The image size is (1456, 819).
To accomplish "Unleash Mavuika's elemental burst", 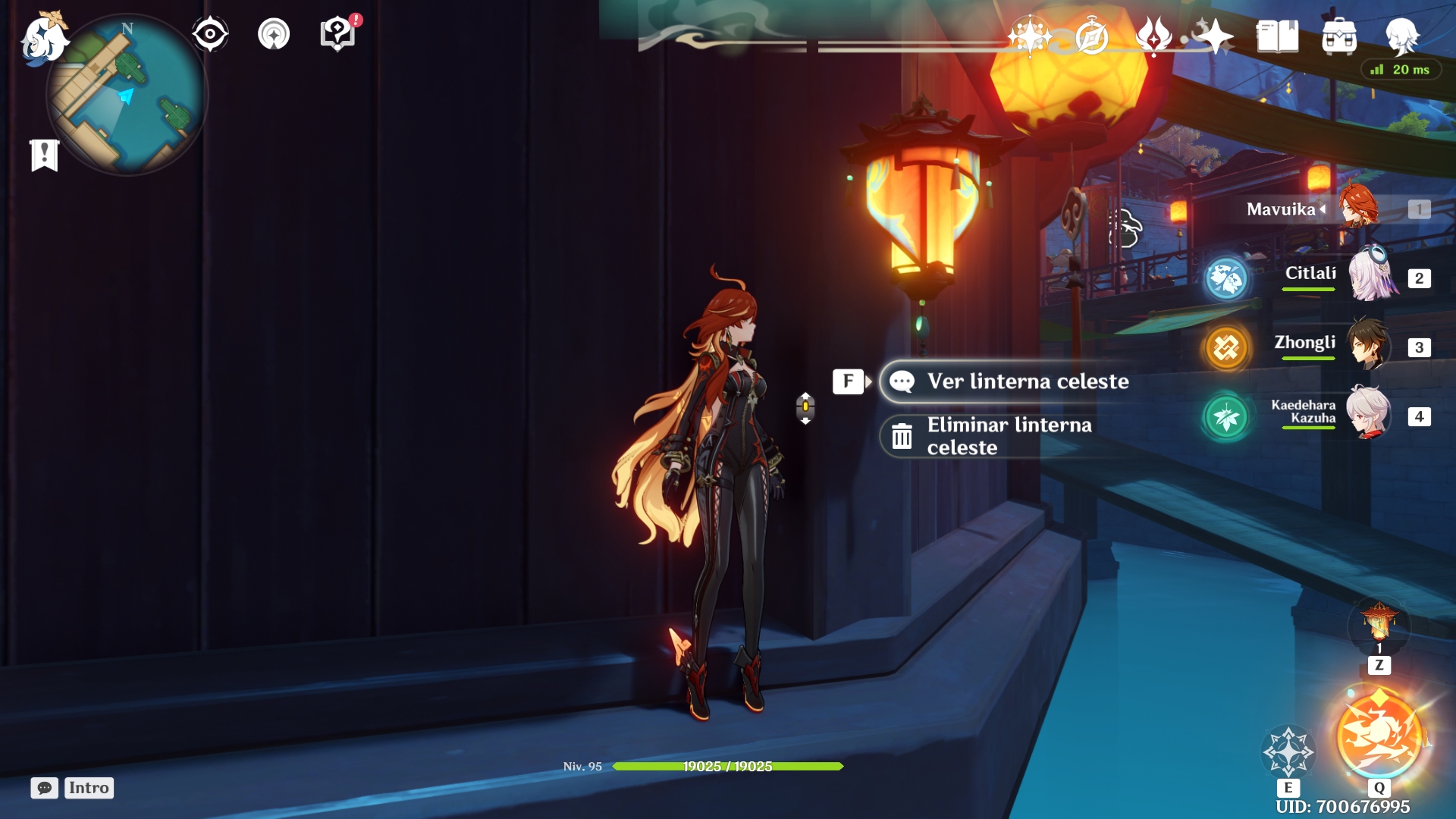I will click(x=1379, y=736).
